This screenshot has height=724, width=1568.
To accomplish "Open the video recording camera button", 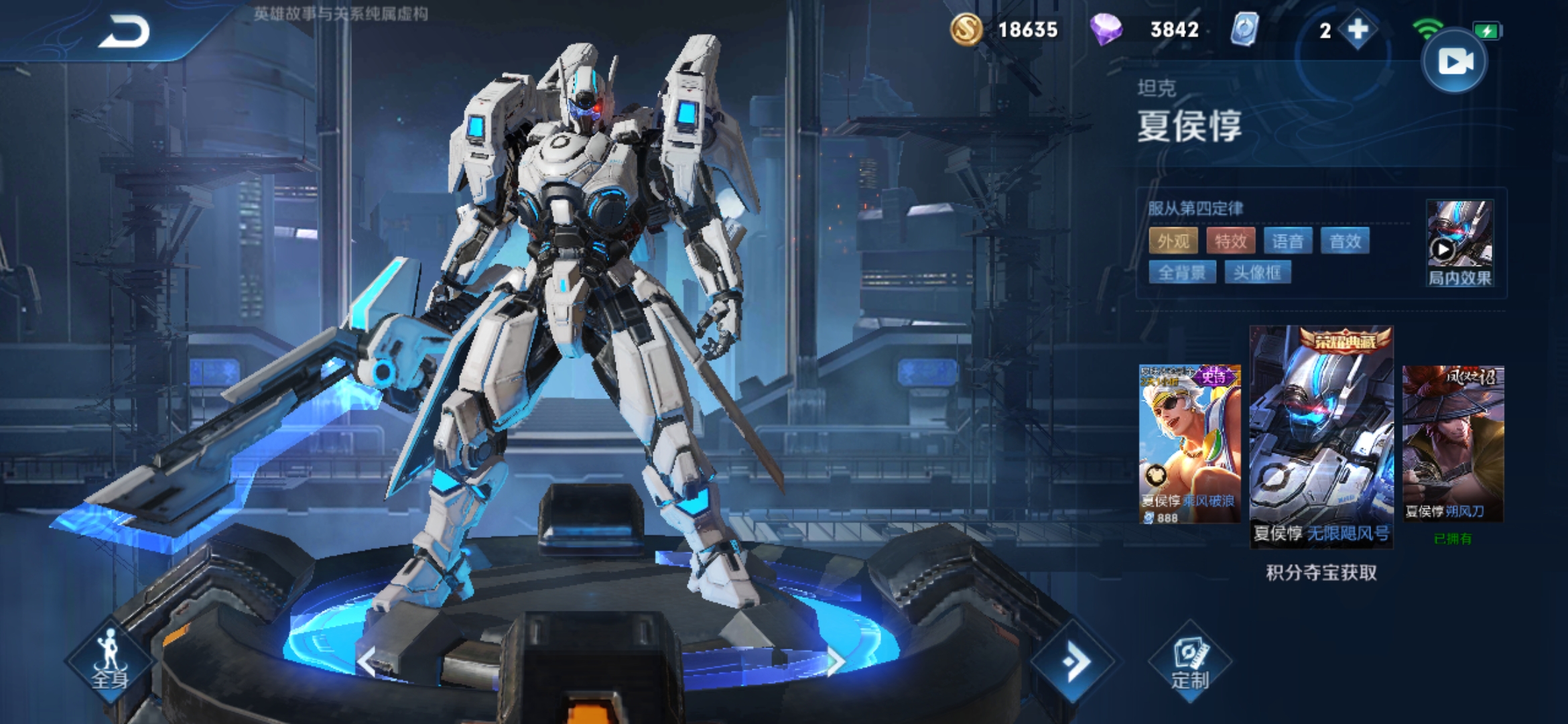I will [1455, 62].
